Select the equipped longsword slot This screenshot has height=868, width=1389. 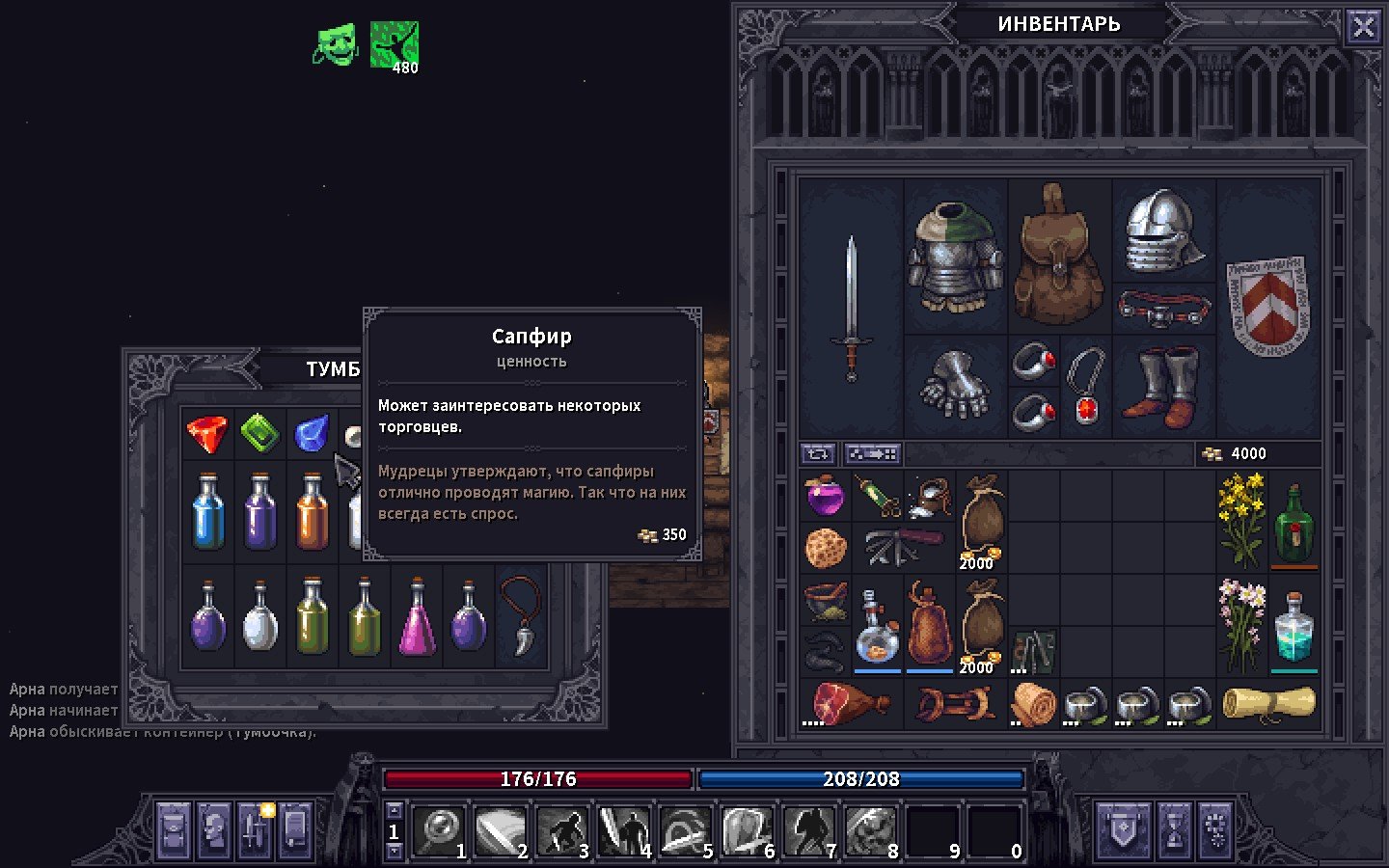[851, 307]
